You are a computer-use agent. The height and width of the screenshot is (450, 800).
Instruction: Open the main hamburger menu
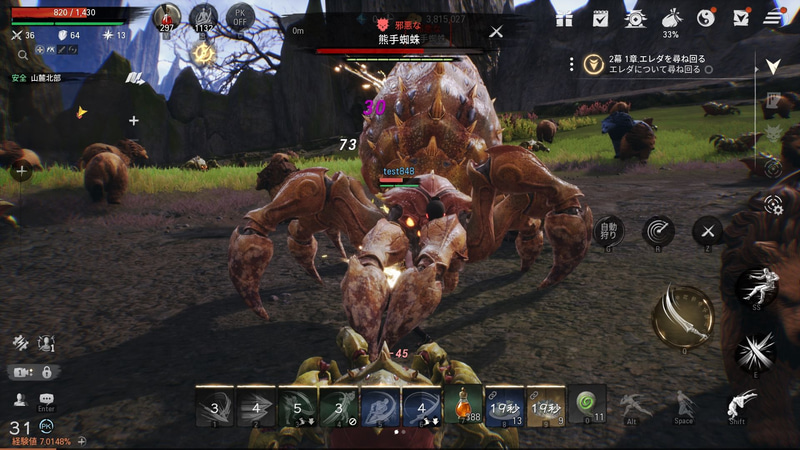pos(772,18)
